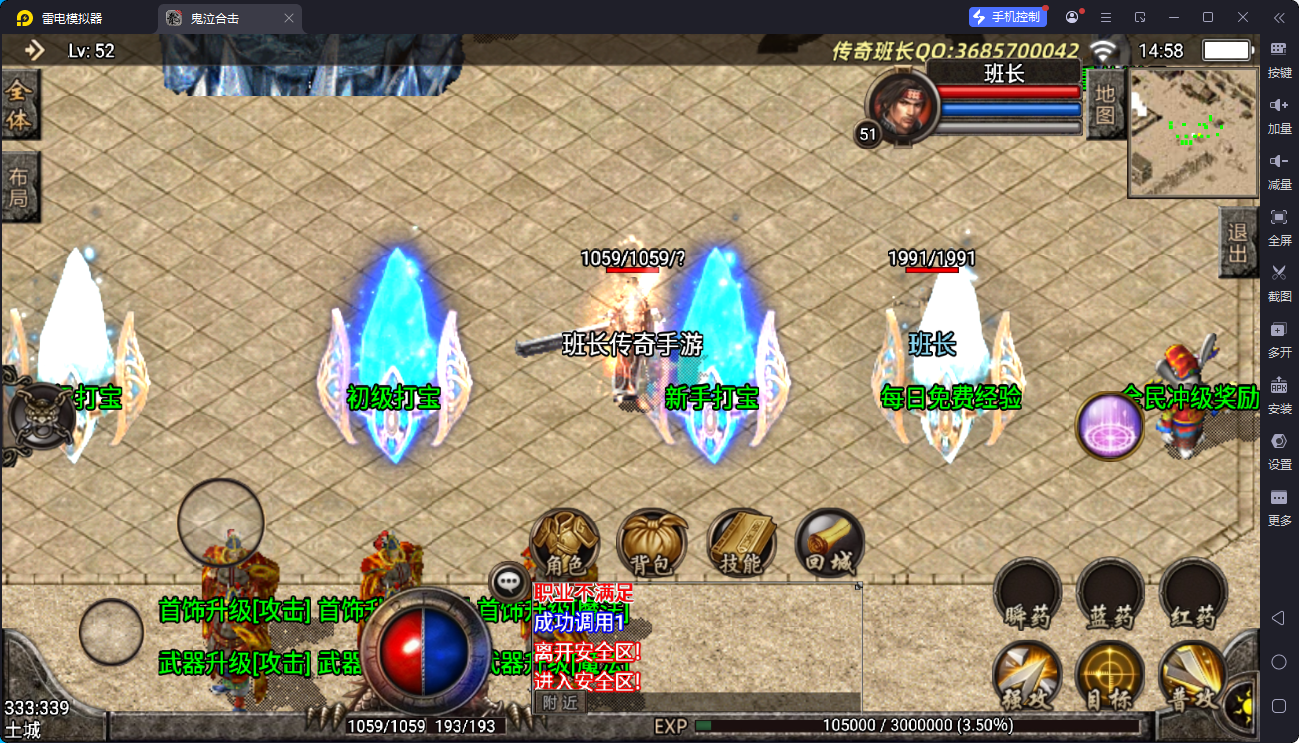Click the 退出 exit button
The width and height of the screenshot is (1299, 743).
click(x=1238, y=243)
